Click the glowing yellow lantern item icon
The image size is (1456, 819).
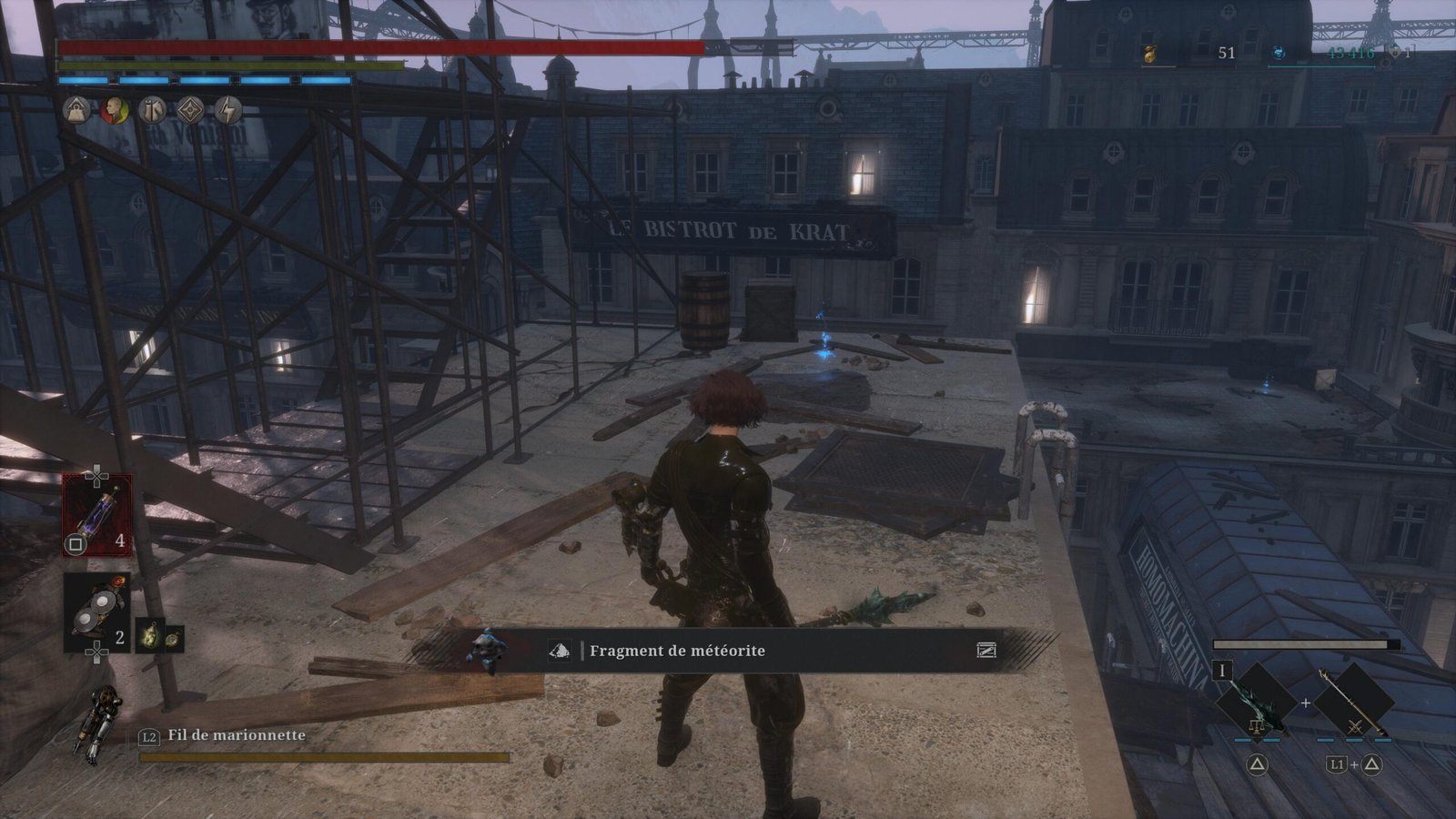(147, 636)
